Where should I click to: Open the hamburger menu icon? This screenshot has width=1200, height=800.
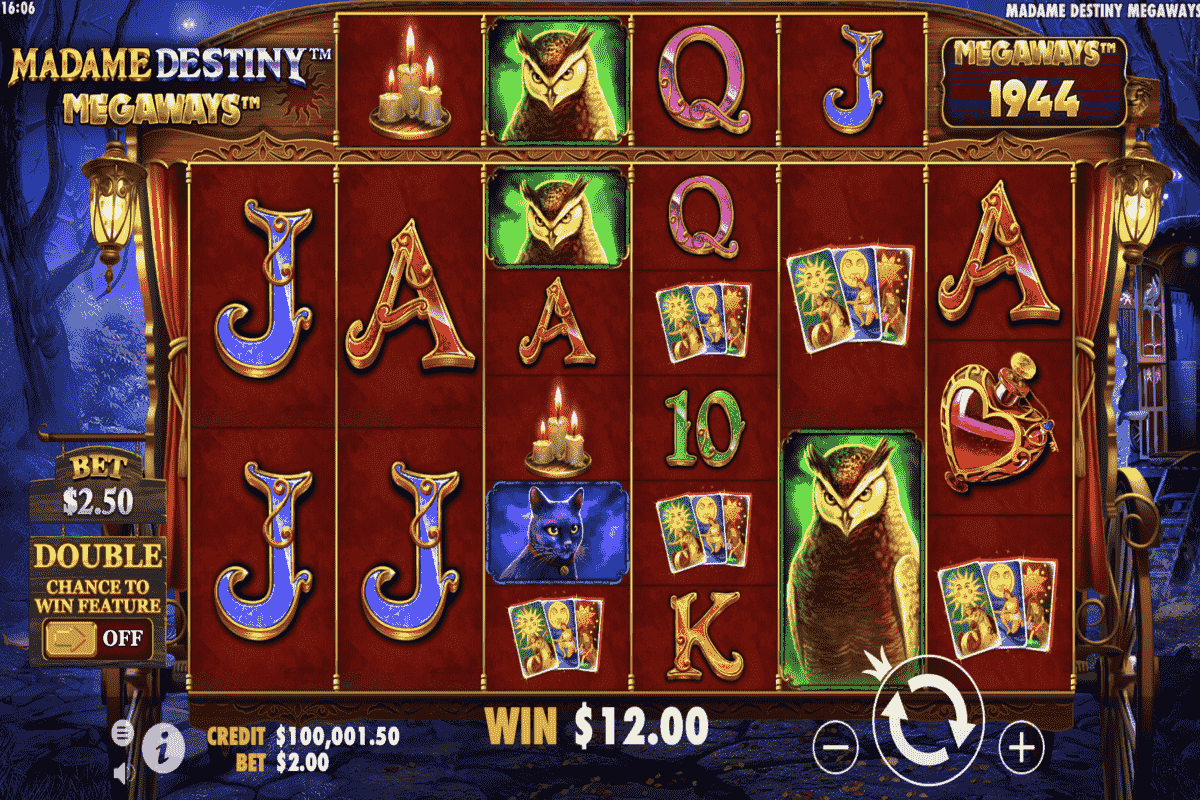pos(122,732)
